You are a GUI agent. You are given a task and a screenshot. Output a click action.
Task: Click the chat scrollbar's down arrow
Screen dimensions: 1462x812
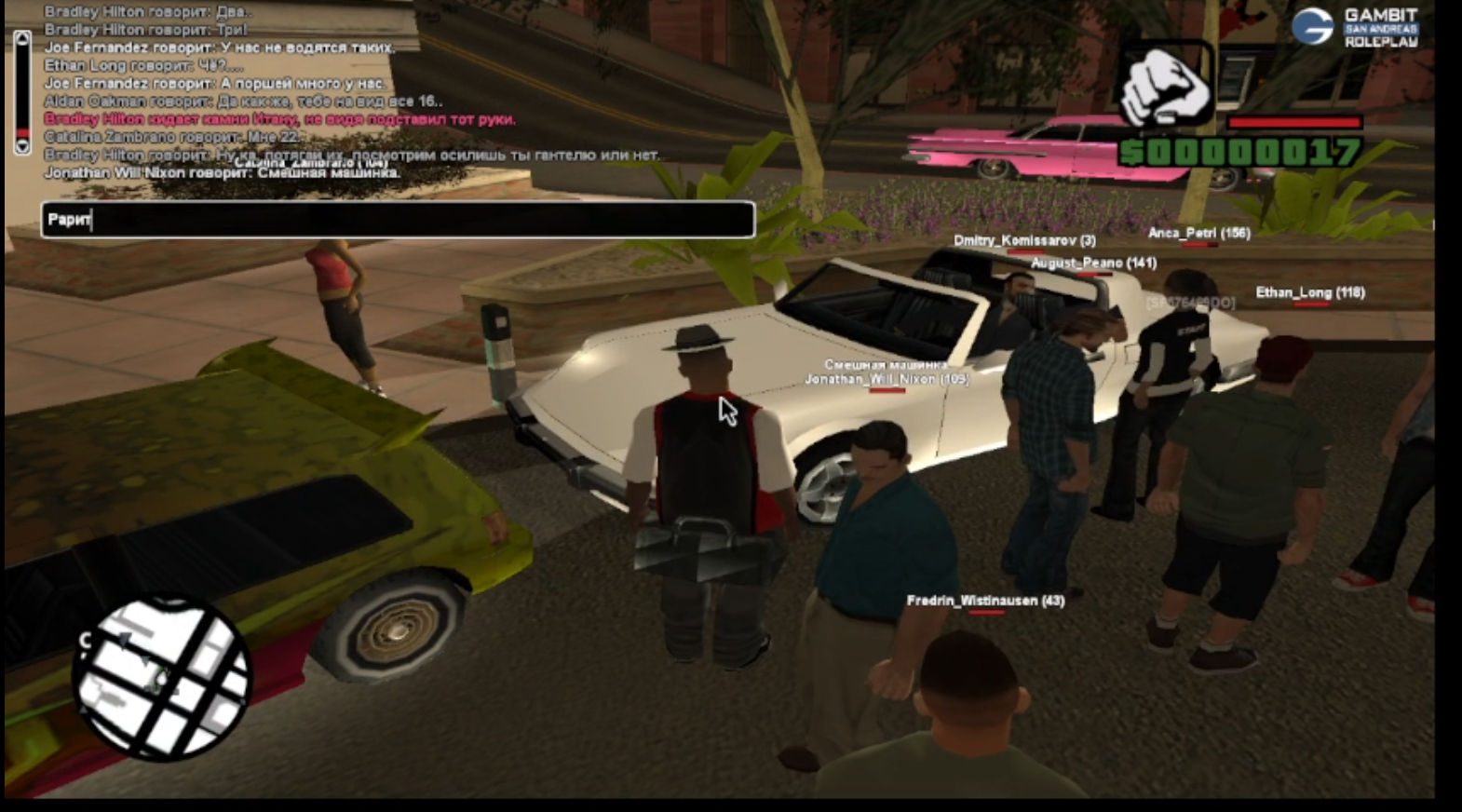[22, 145]
